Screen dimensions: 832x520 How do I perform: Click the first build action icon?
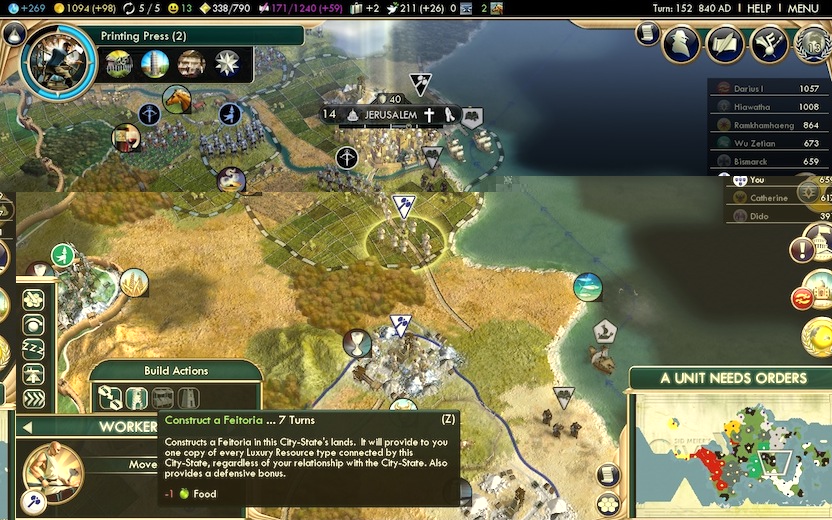[110, 398]
